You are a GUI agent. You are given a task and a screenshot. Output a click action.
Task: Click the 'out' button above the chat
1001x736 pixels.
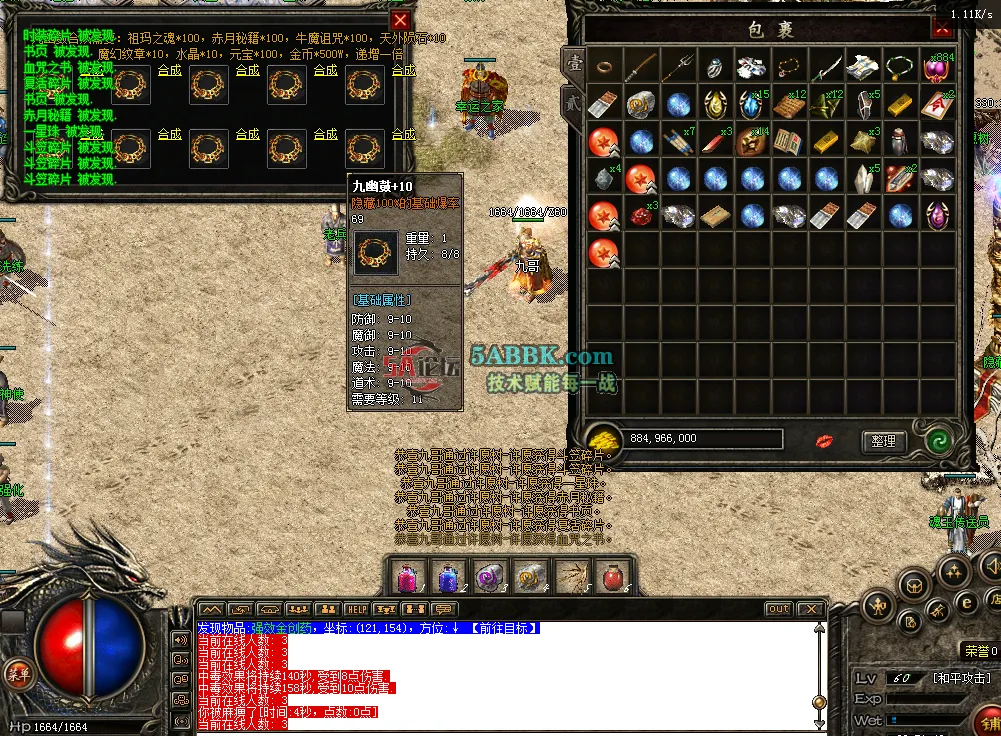(x=778, y=609)
